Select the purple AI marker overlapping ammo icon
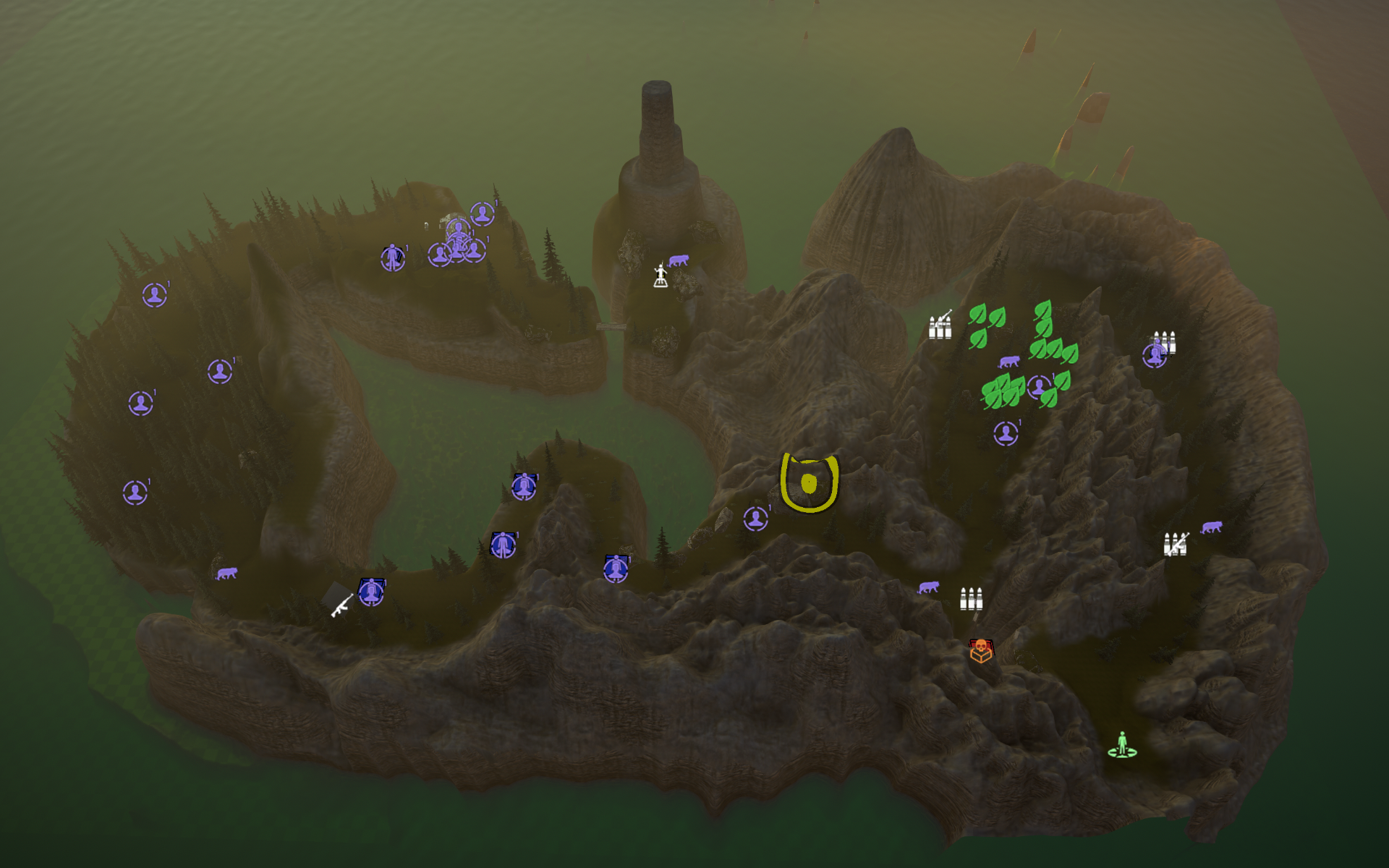The height and width of the screenshot is (868, 1389). (1154, 355)
